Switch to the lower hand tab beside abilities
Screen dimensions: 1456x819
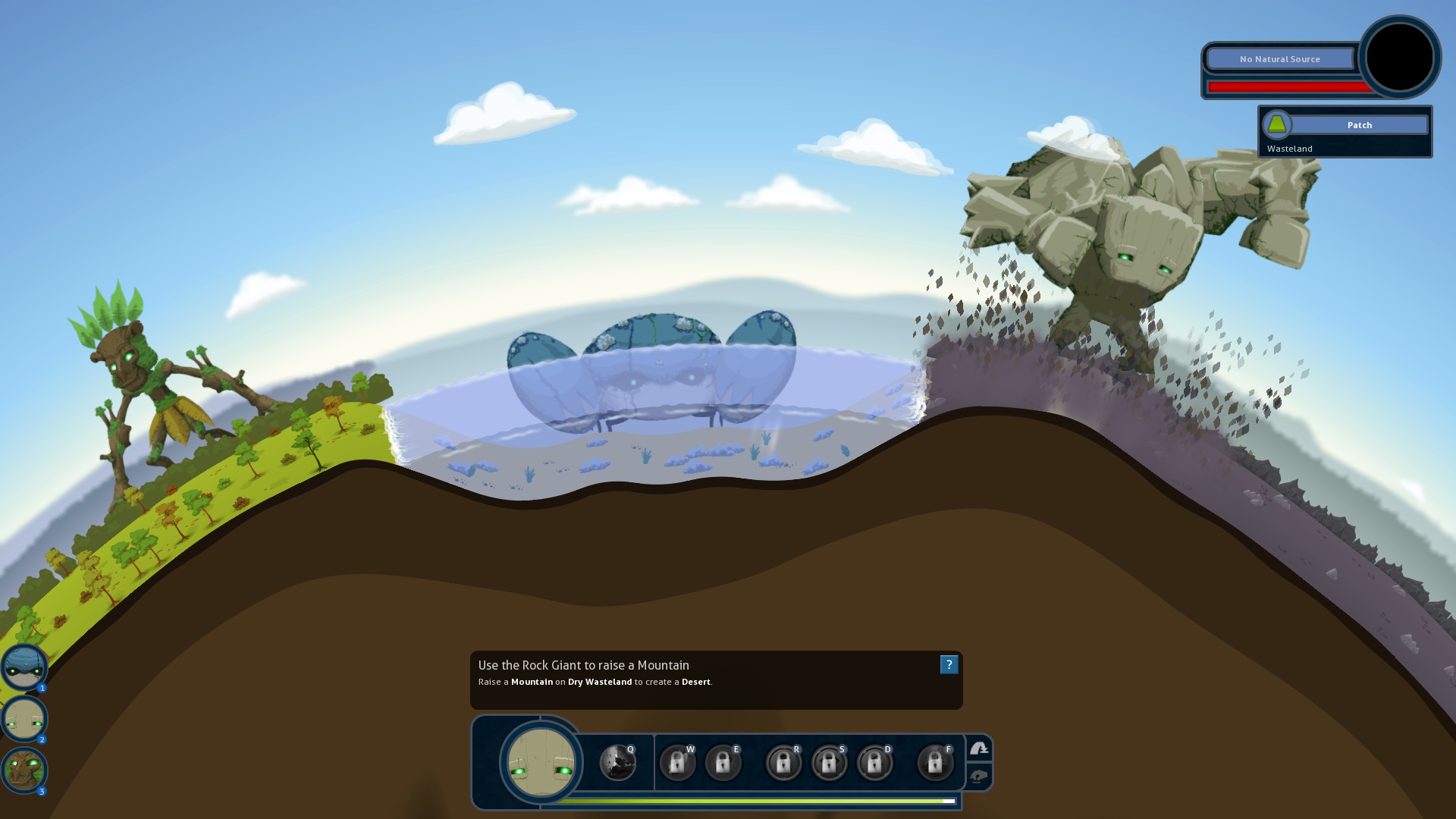tap(979, 777)
